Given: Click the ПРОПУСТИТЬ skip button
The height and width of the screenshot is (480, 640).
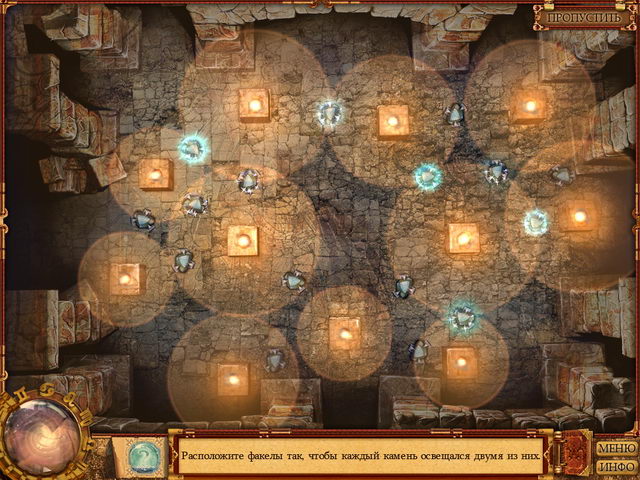Looking at the screenshot, I should pos(584,17).
